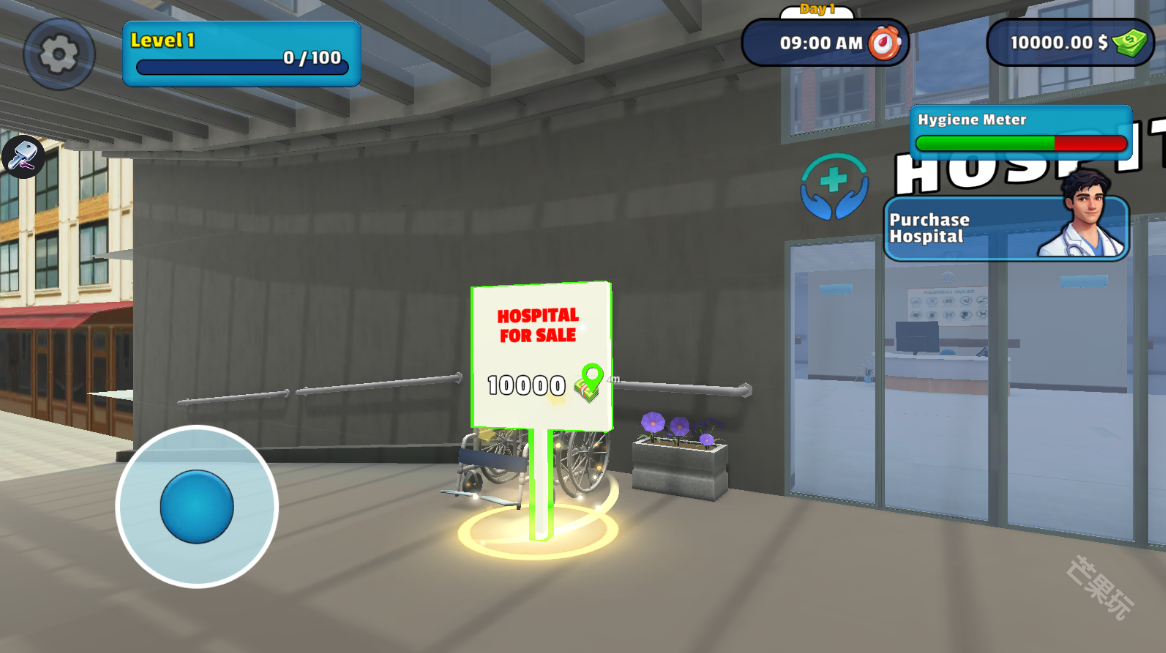The height and width of the screenshot is (653, 1166).
Task: Tap the green cash stack icon
Action: point(1132,42)
